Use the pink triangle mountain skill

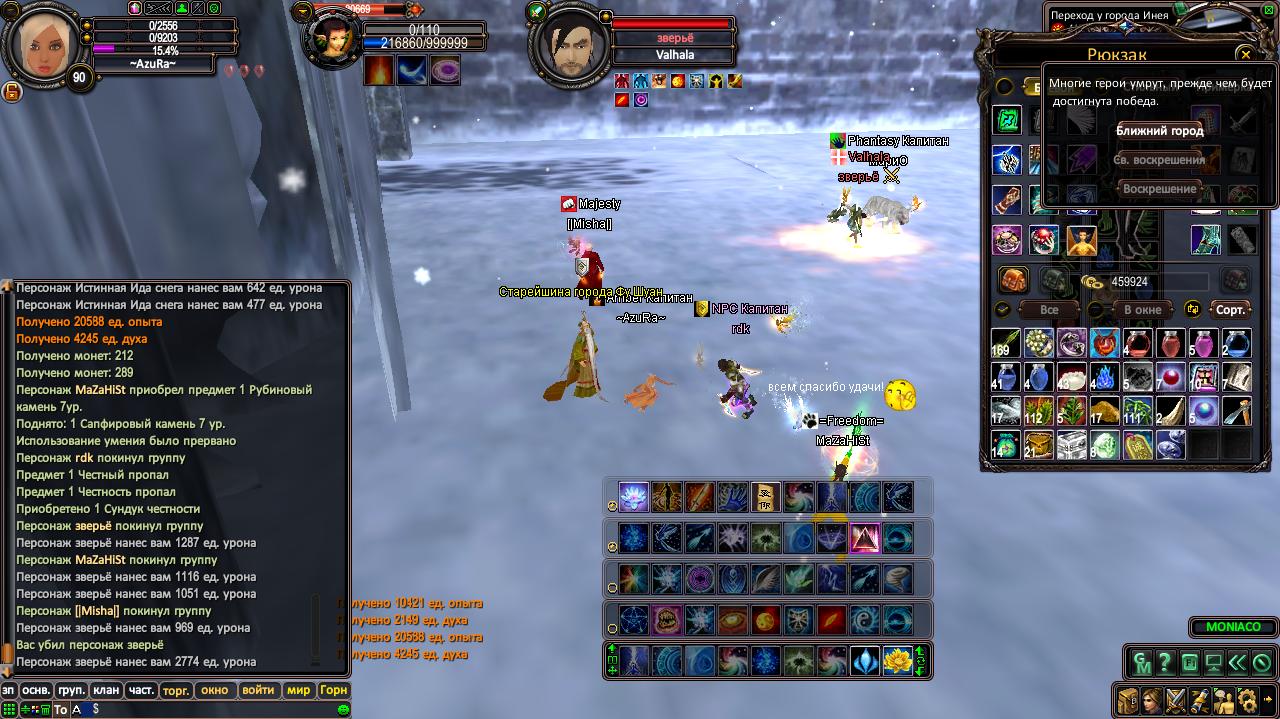click(864, 538)
